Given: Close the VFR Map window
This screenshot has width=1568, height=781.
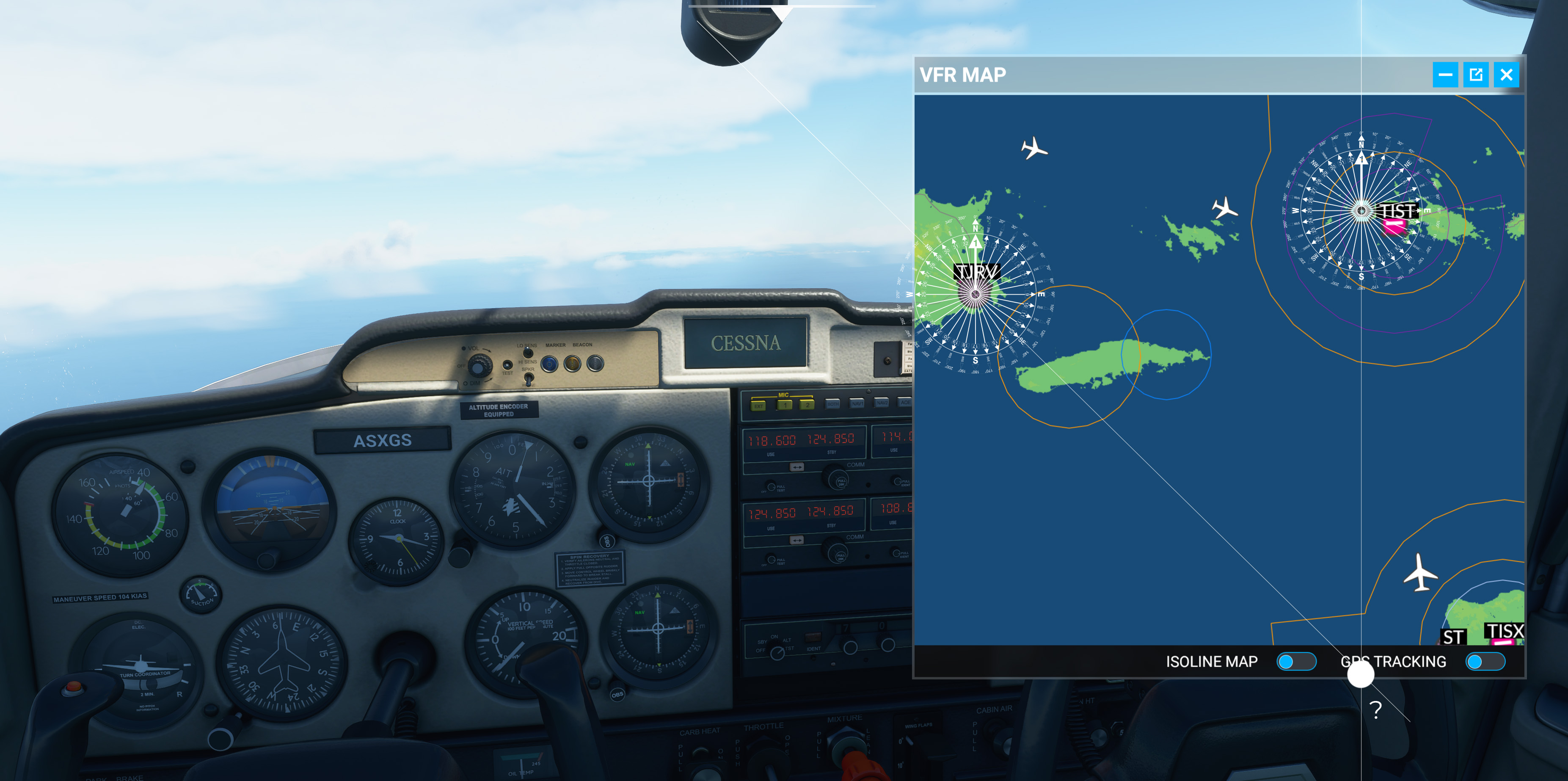Looking at the screenshot, I should (1506, 75).
